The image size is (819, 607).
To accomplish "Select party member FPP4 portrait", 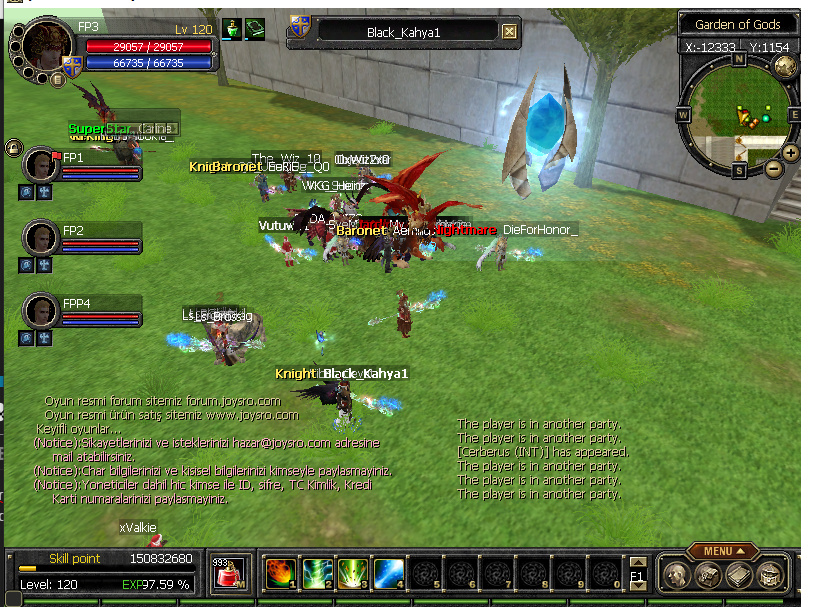I will tap(41, 310).
